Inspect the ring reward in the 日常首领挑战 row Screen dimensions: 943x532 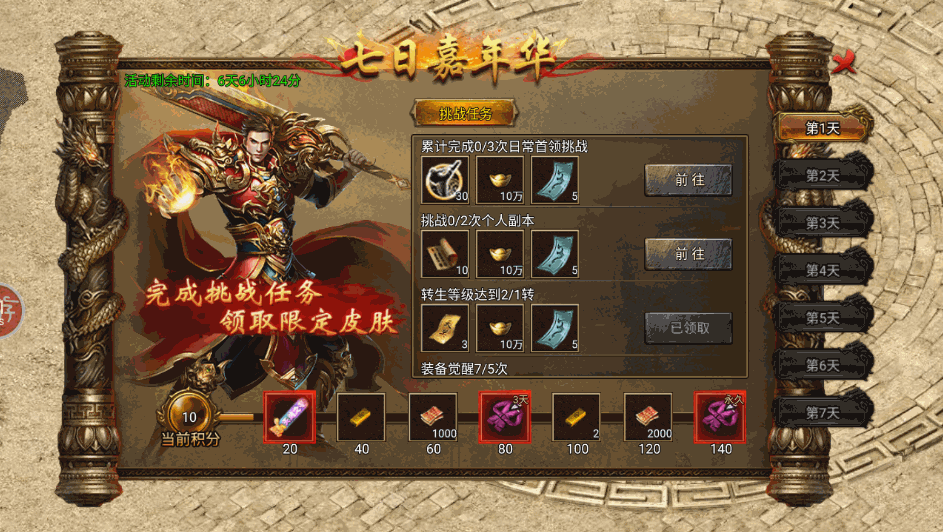pos(445,180)
